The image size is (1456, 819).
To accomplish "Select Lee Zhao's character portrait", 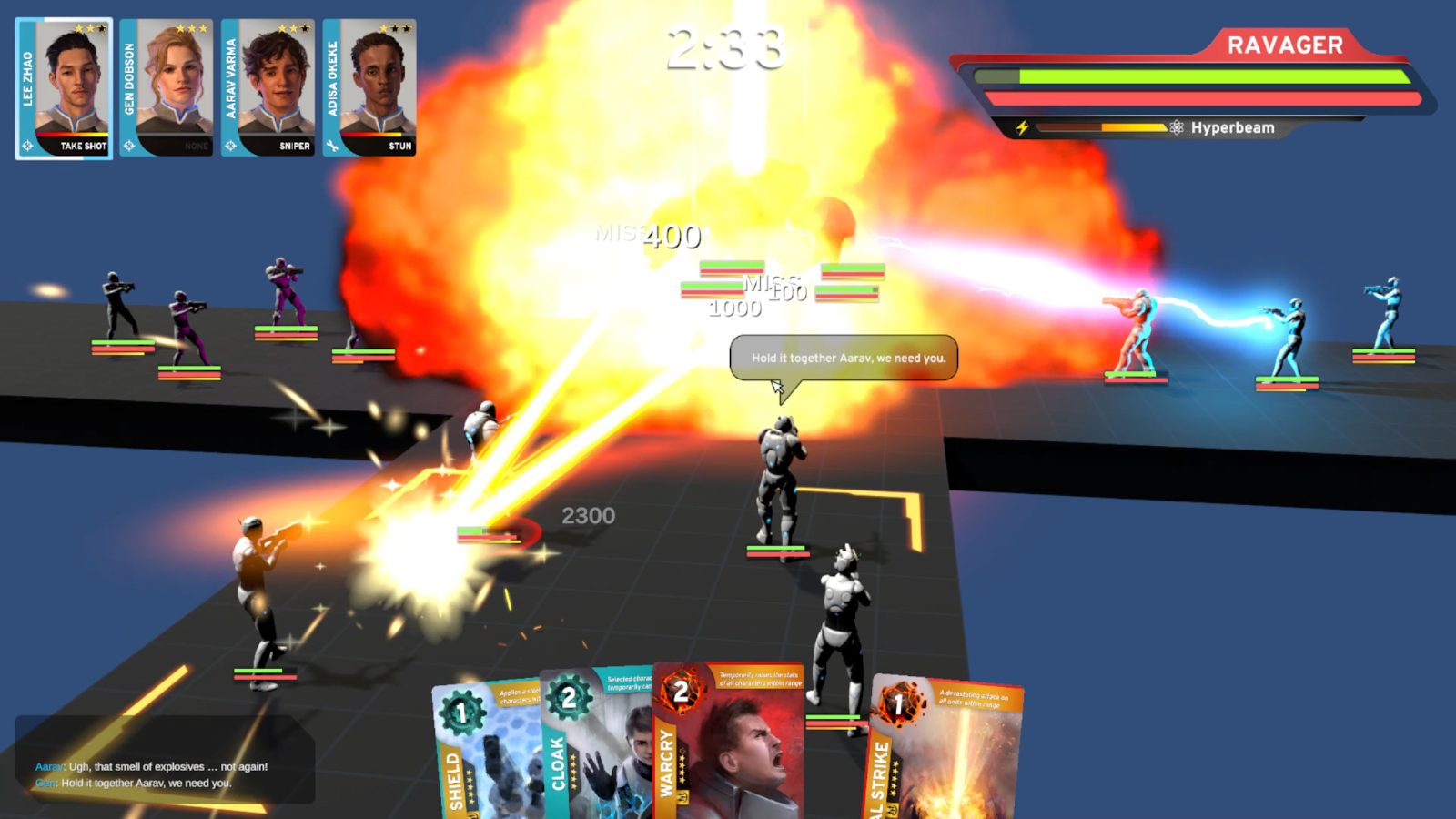I will click(65, 88).
